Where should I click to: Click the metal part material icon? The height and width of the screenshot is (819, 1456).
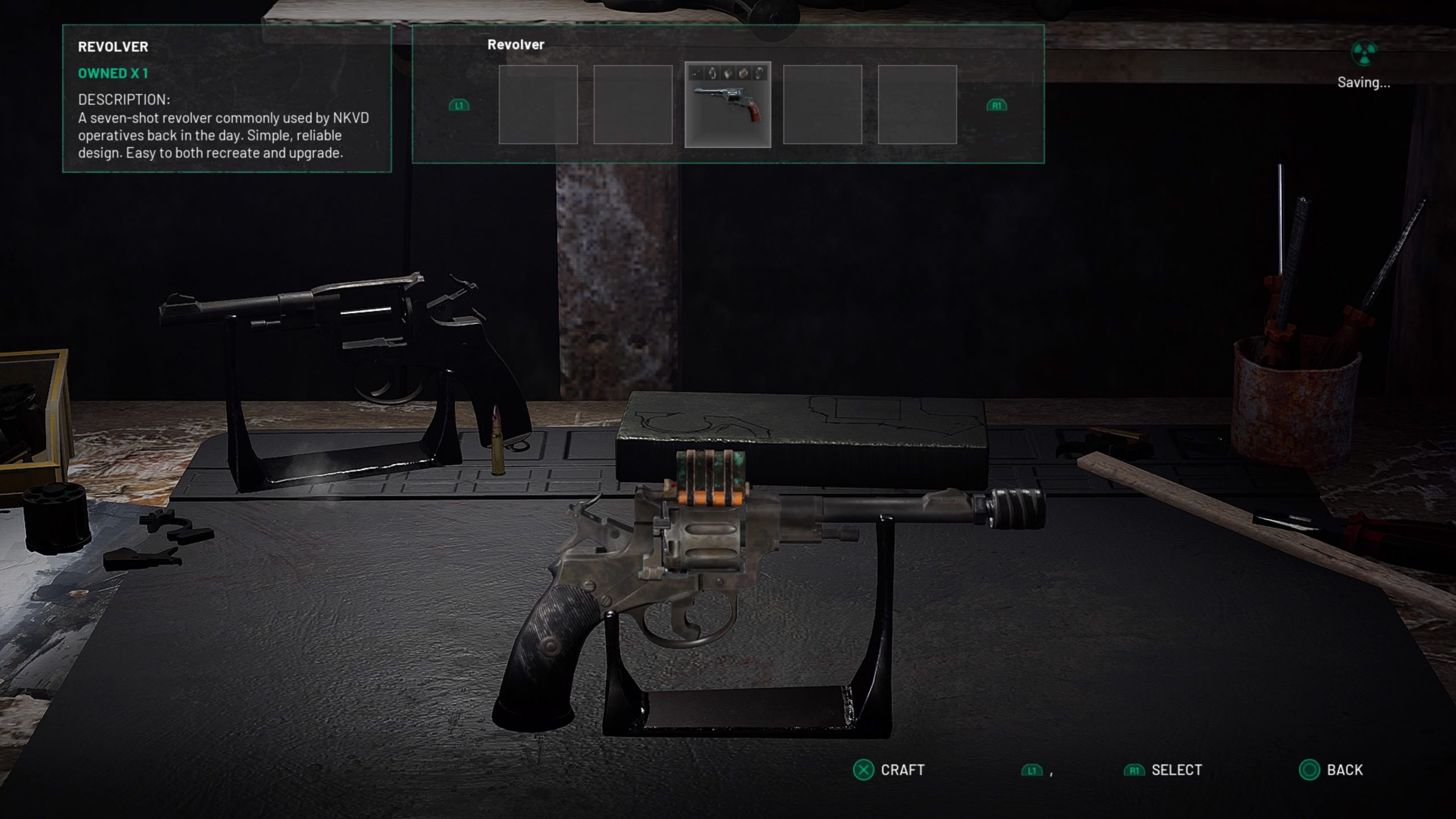point(727,73)
